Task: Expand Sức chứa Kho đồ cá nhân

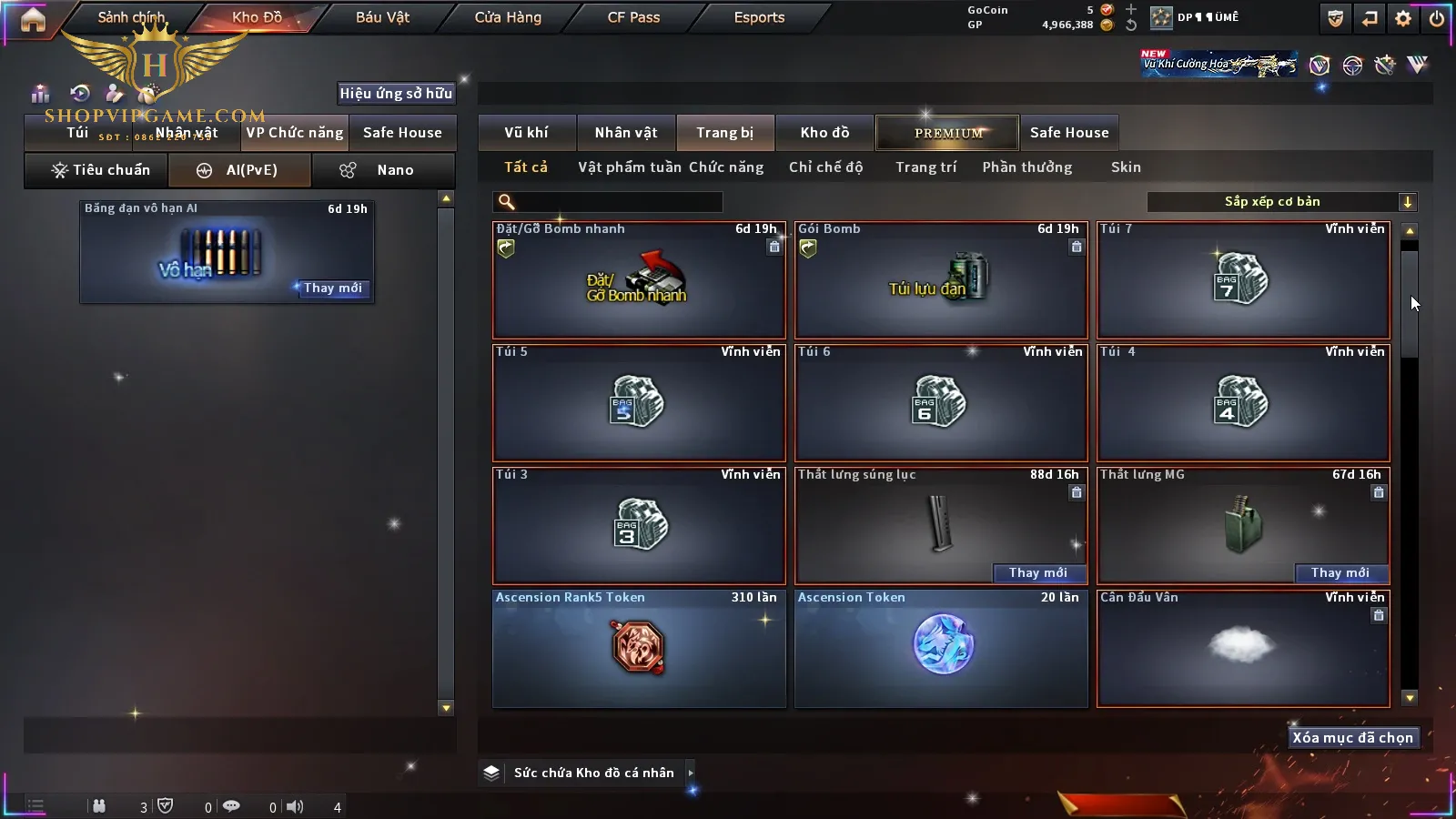Action: (691, 773)
